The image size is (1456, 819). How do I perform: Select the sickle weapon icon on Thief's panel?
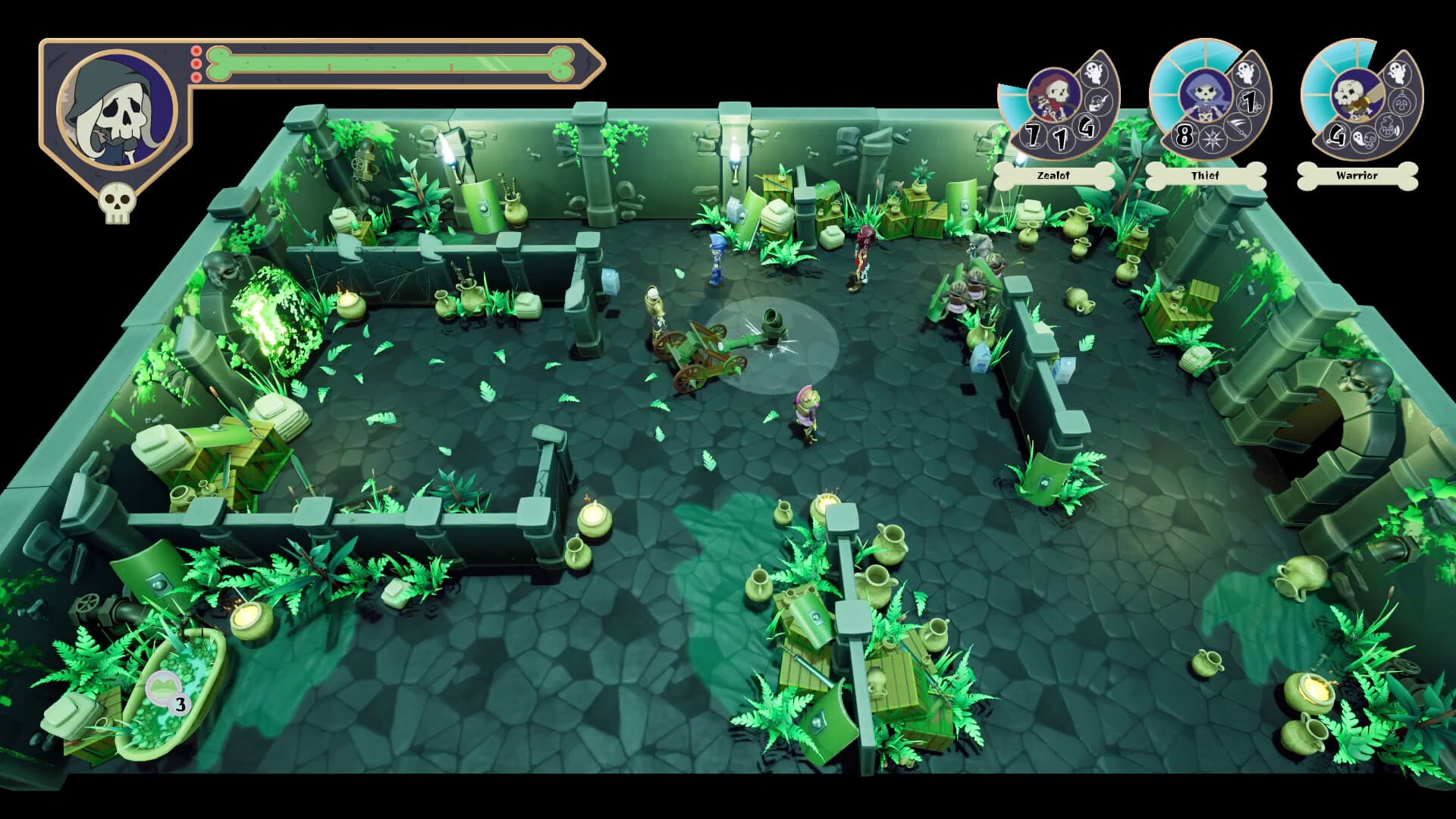coord(1236,128)
